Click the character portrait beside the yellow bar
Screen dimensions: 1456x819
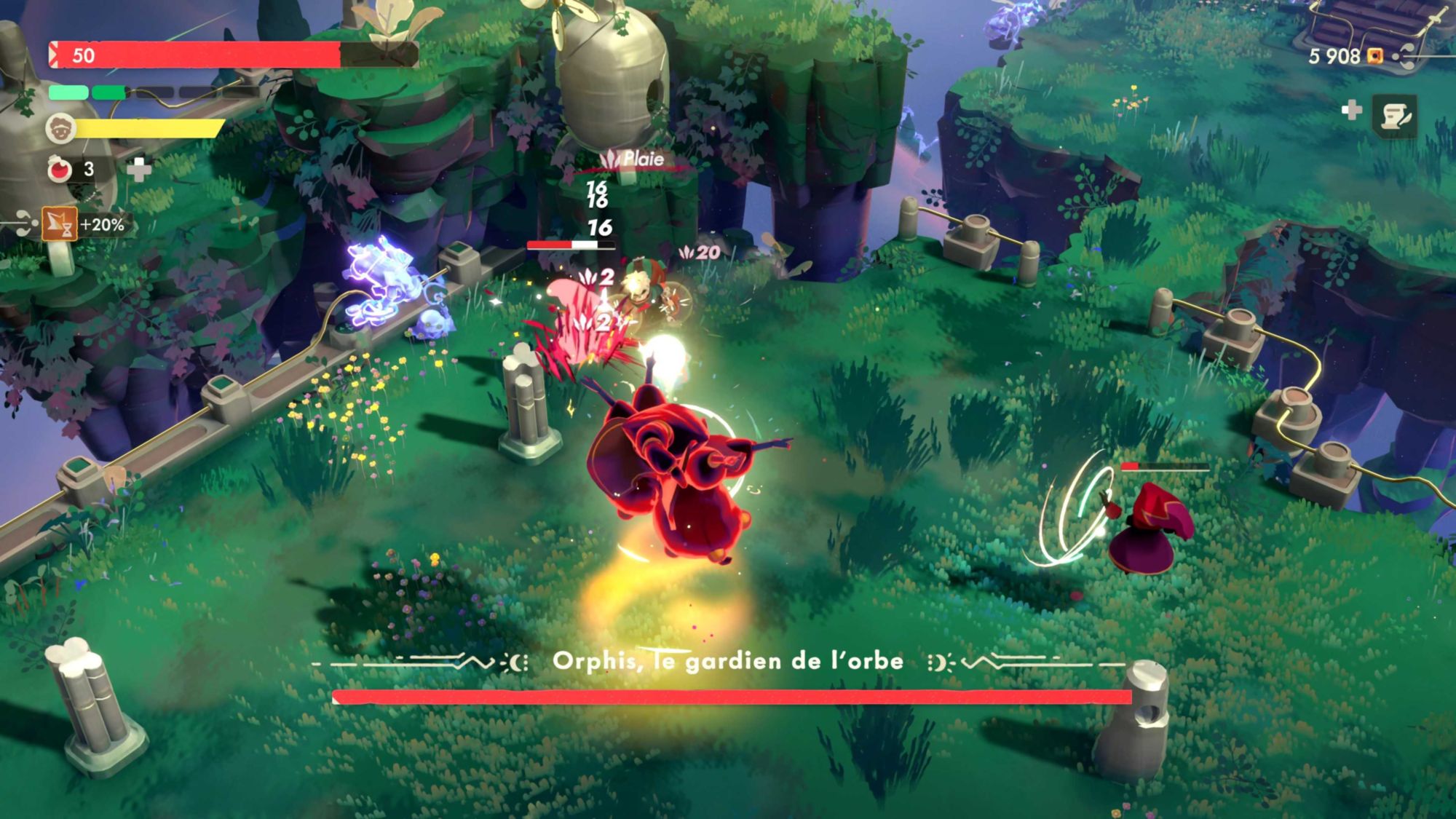tap(60, 129)
